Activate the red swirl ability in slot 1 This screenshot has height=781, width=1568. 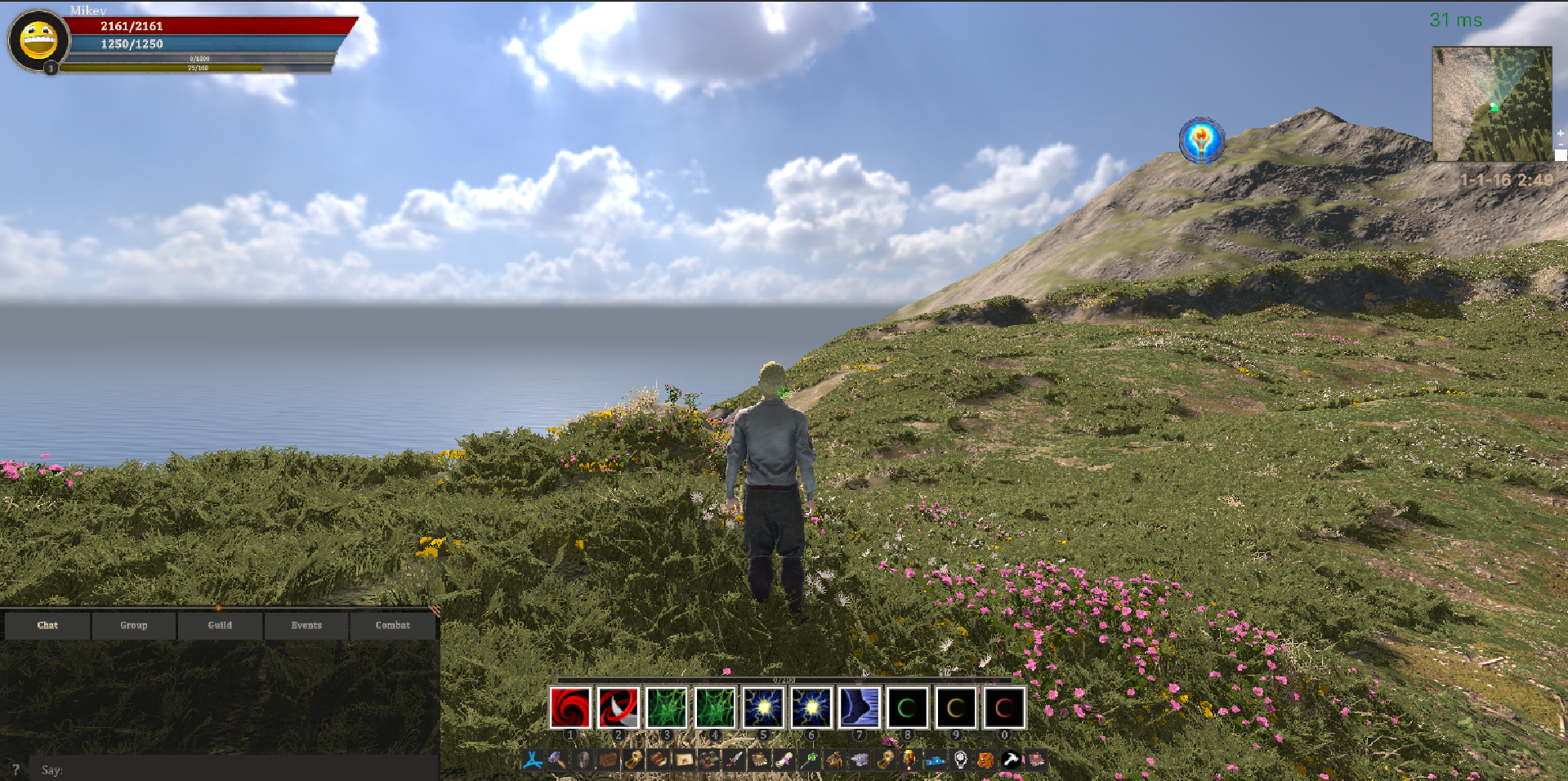pos(570,707)
